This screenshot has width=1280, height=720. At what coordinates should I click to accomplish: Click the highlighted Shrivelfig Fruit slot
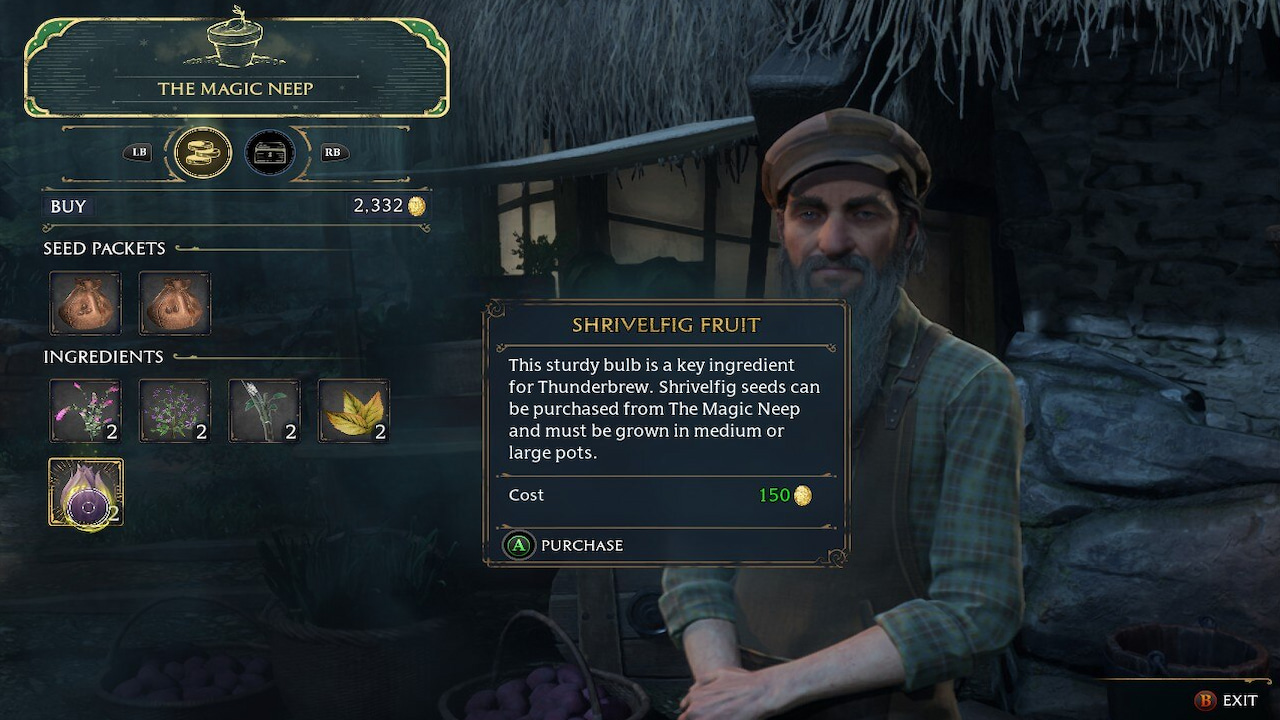(86, 492)
